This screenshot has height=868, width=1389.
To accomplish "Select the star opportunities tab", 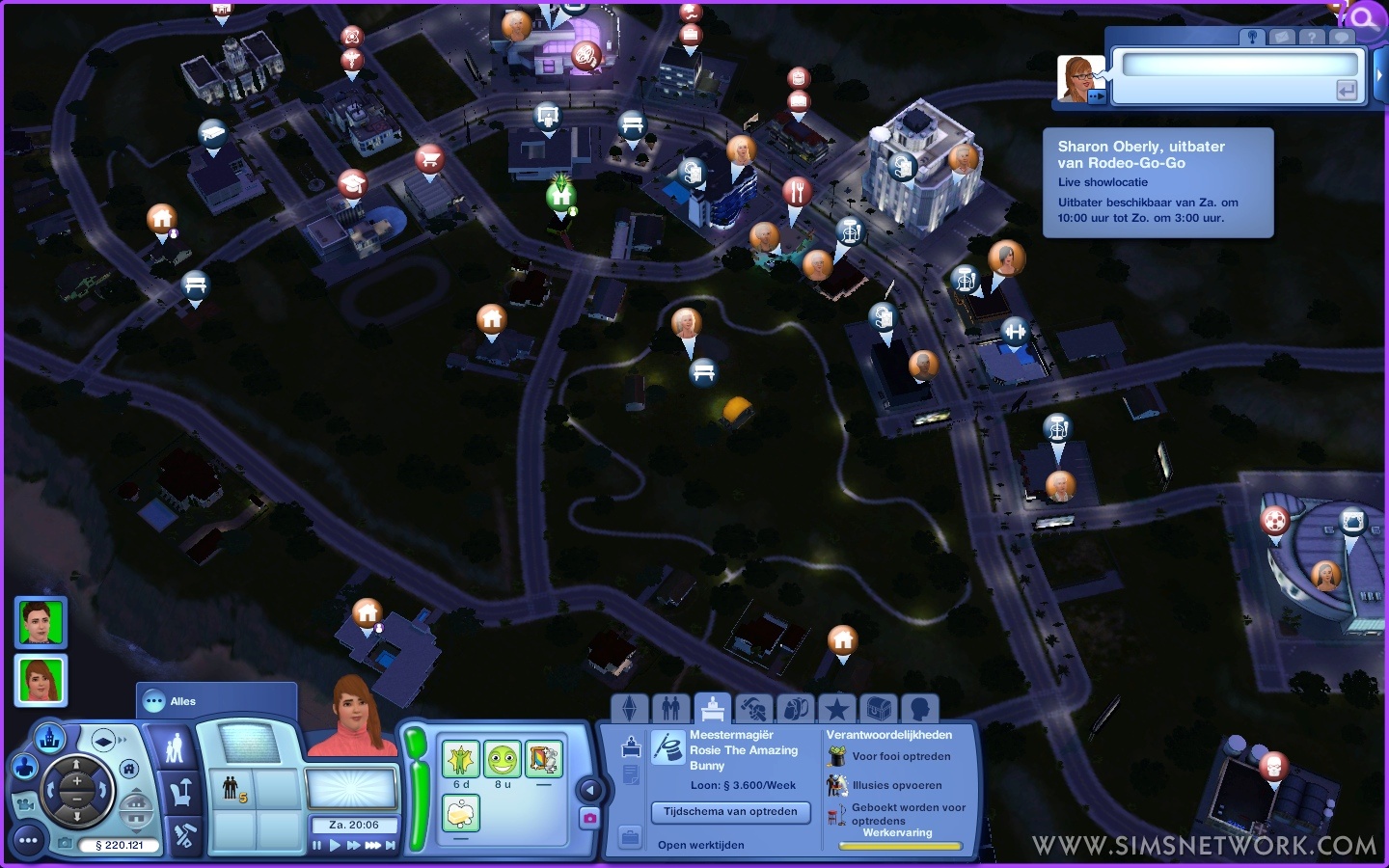I will click(x=836, y=710).
